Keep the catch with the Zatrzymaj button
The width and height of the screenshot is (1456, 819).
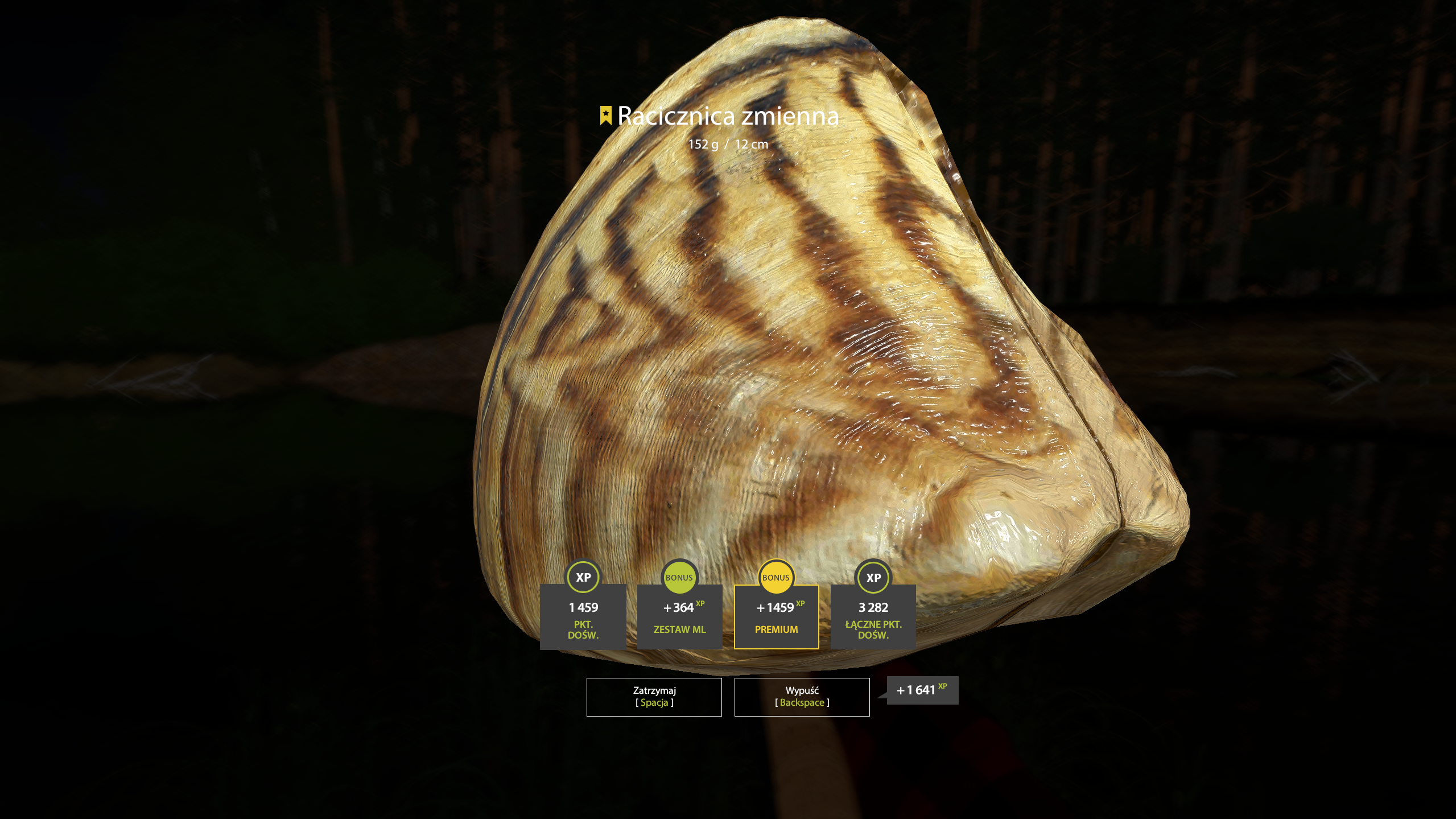click(x=654, y=697)
